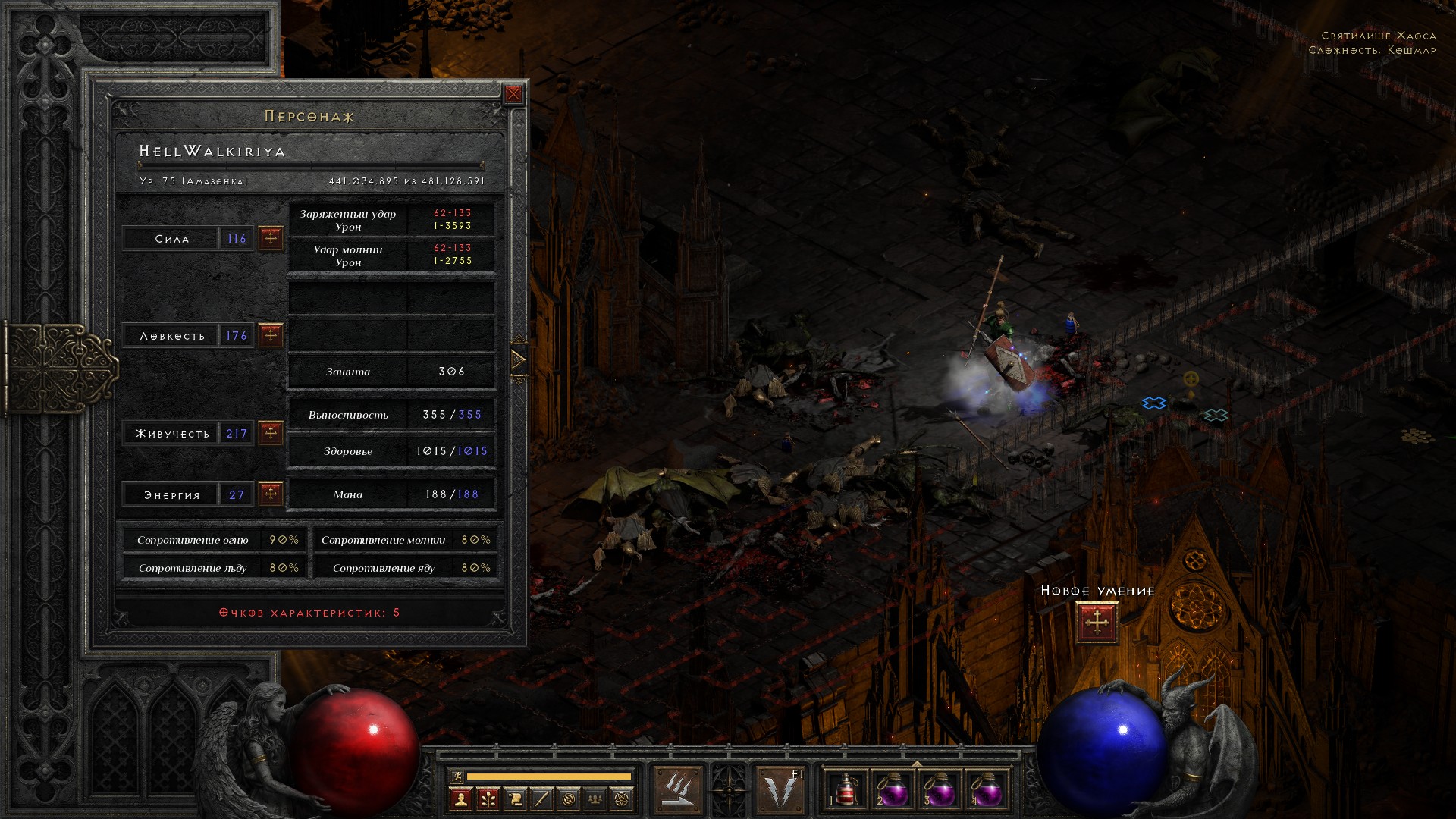The height and width of the screenshot is (819, 1456).
Task: Expand the advanced stats panel arrow
Action: pos(519,359)
